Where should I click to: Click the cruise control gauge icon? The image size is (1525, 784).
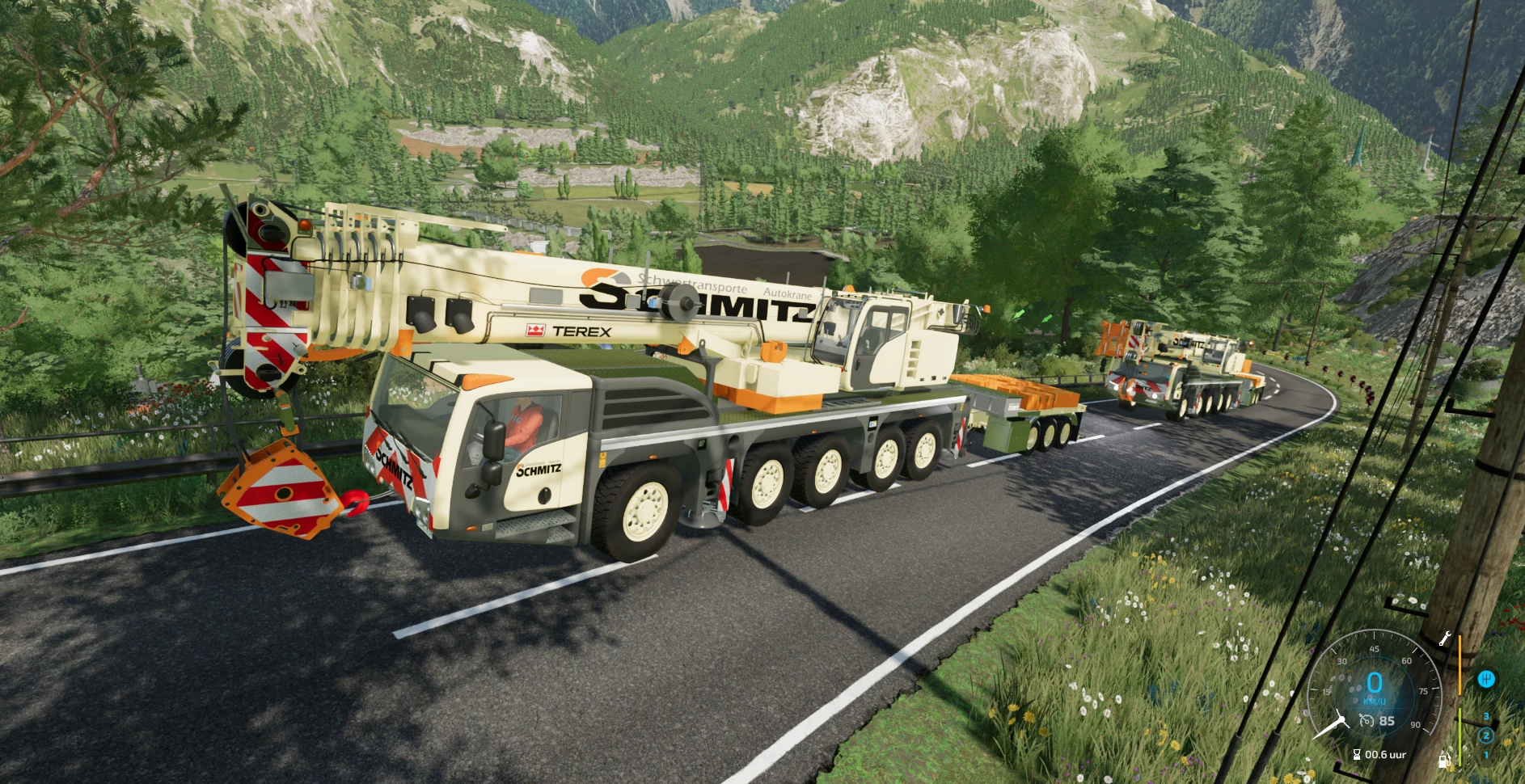pos(1367,721)
